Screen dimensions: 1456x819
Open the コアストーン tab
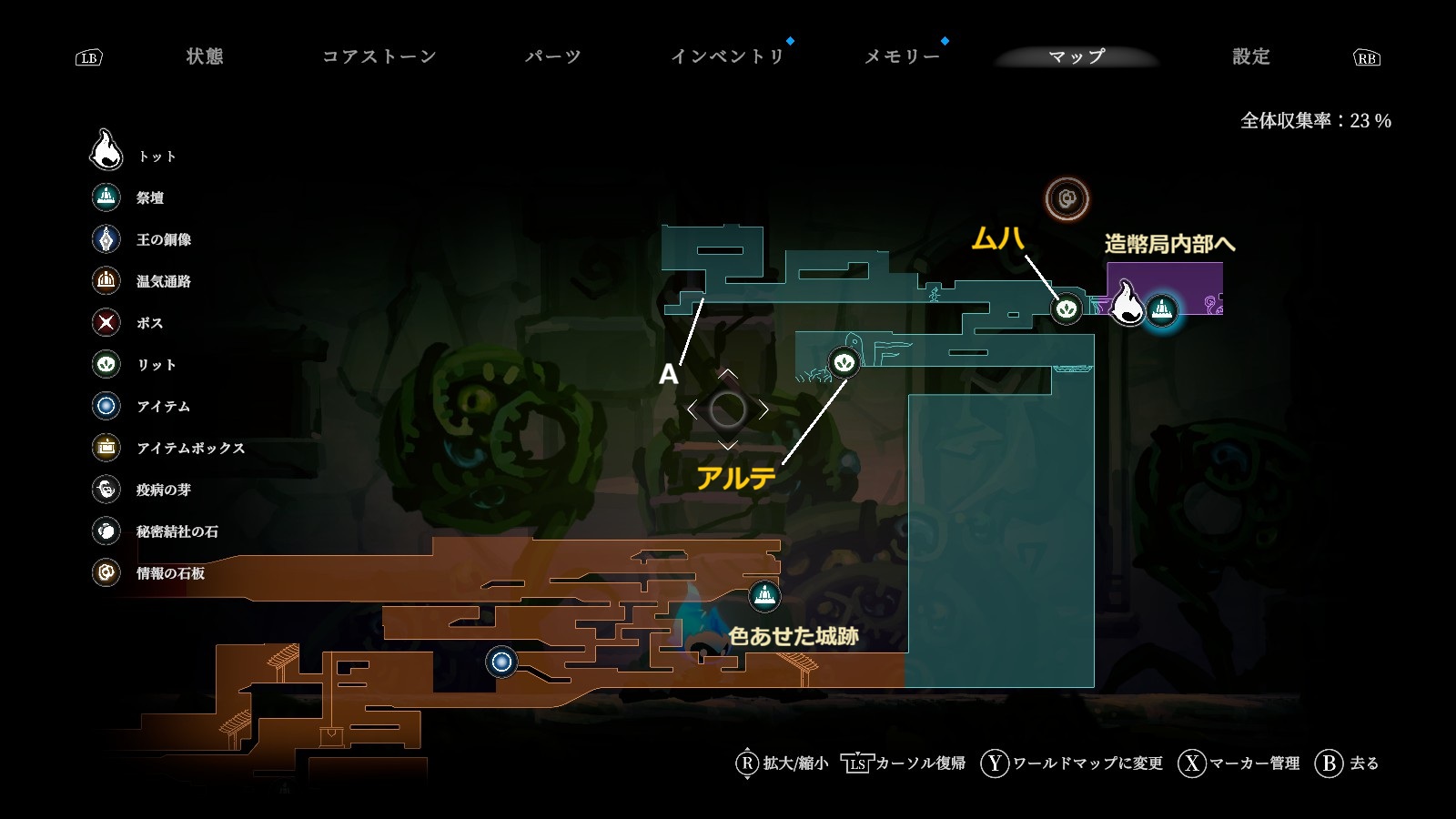(x=379, y=56)
